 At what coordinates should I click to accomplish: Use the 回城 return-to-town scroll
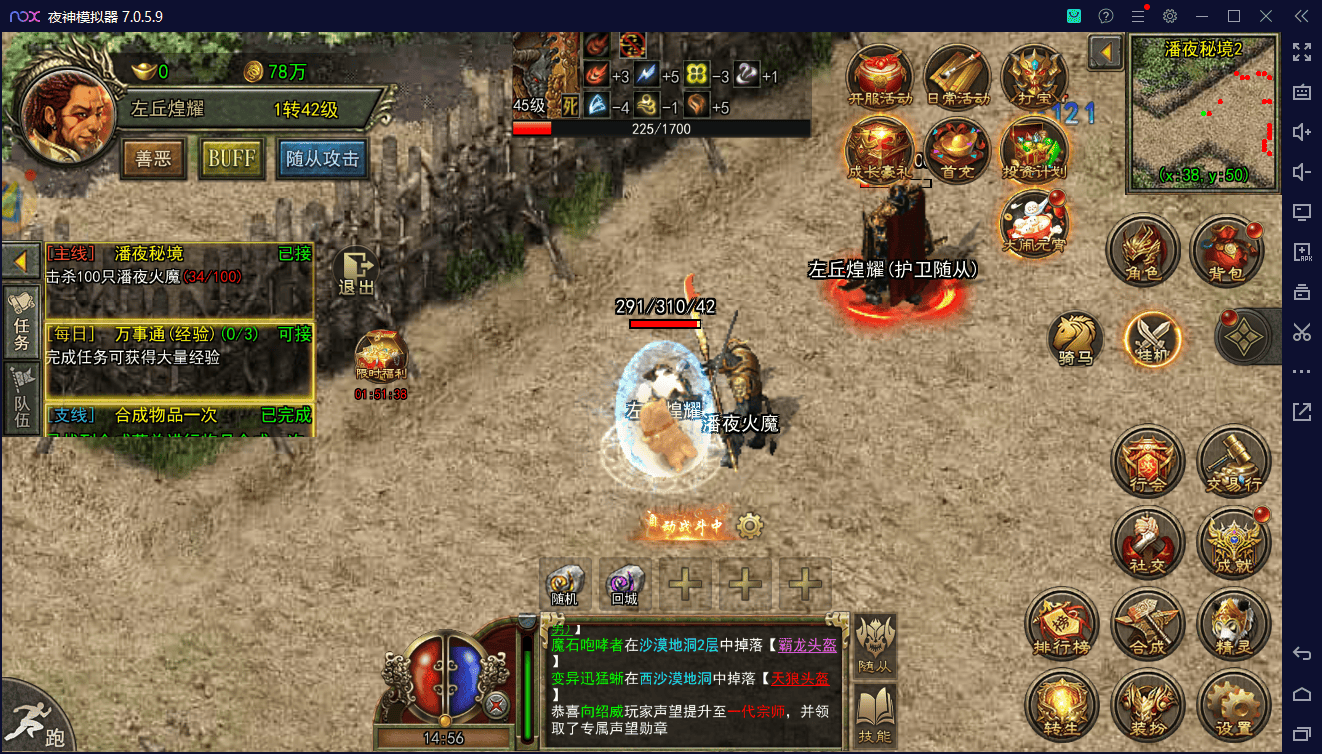click(x=625, y=583)
